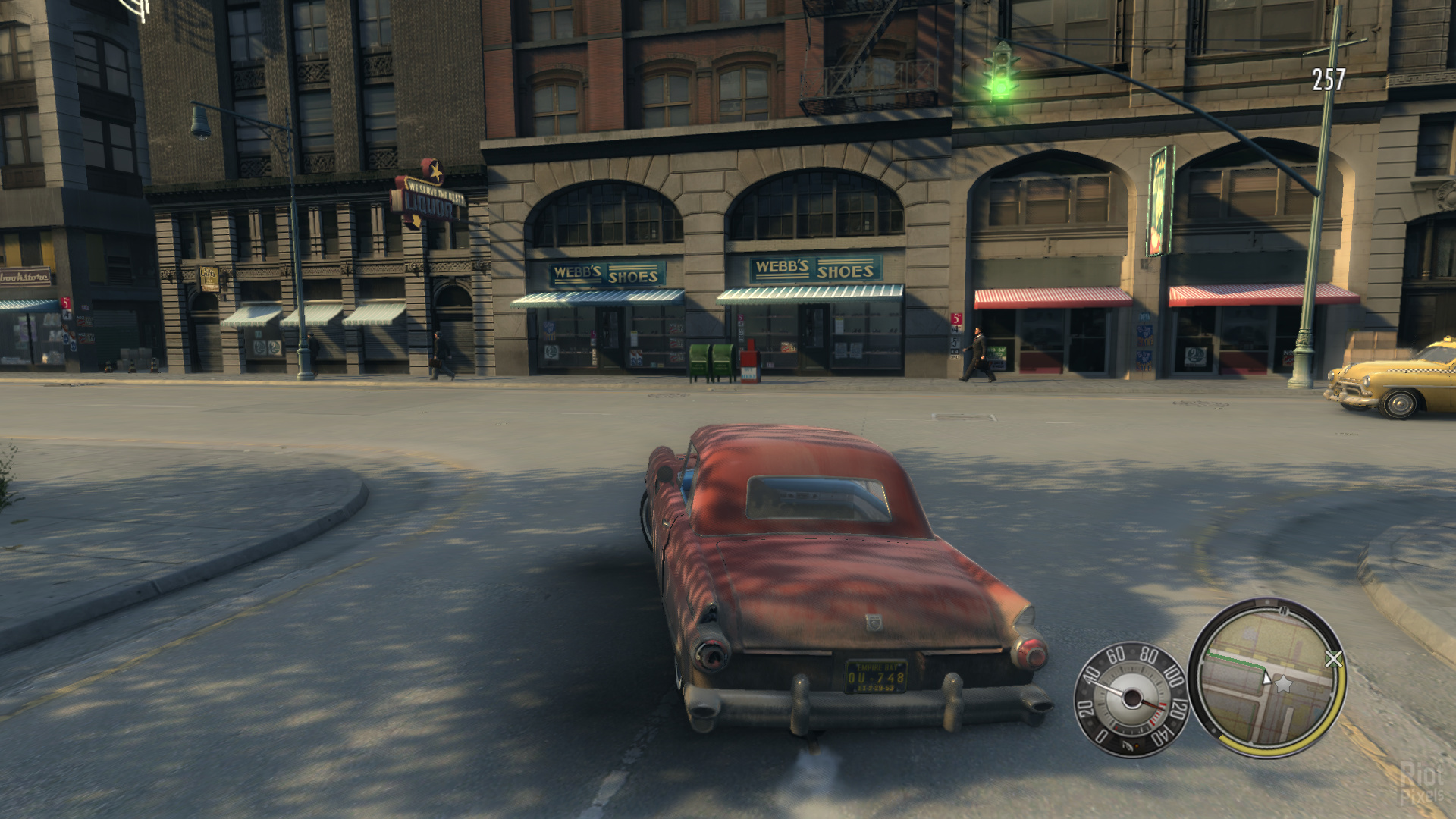
Task: Click the silver star marker on the minimap
Action: point(1283,685)
